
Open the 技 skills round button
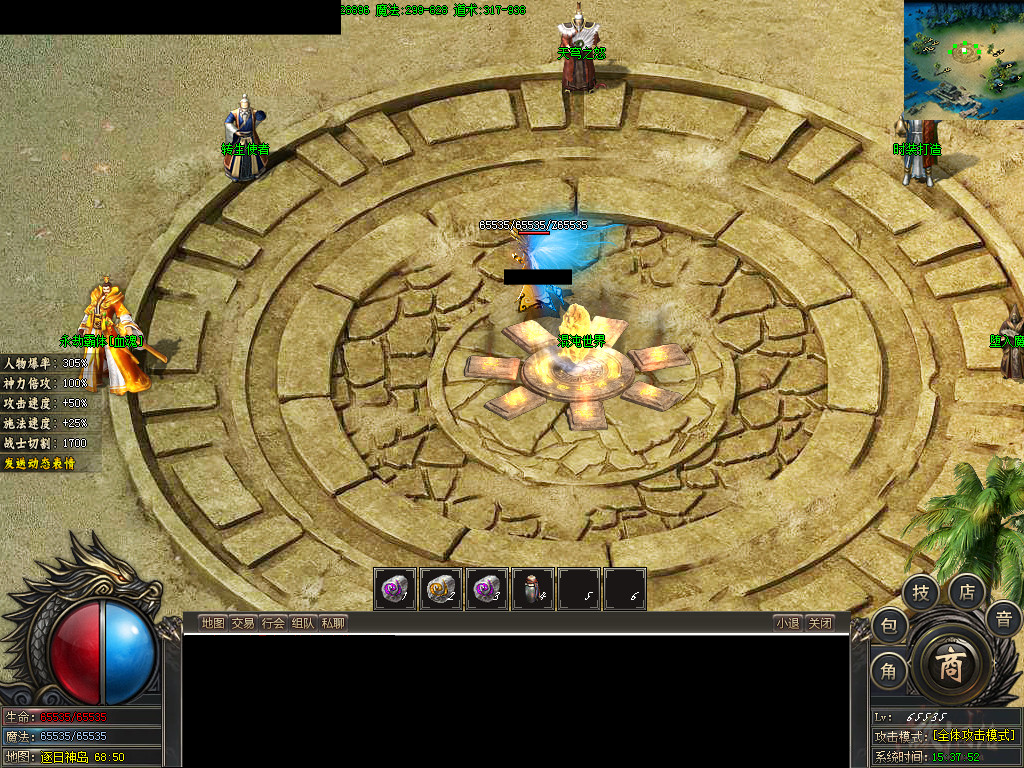921,593
